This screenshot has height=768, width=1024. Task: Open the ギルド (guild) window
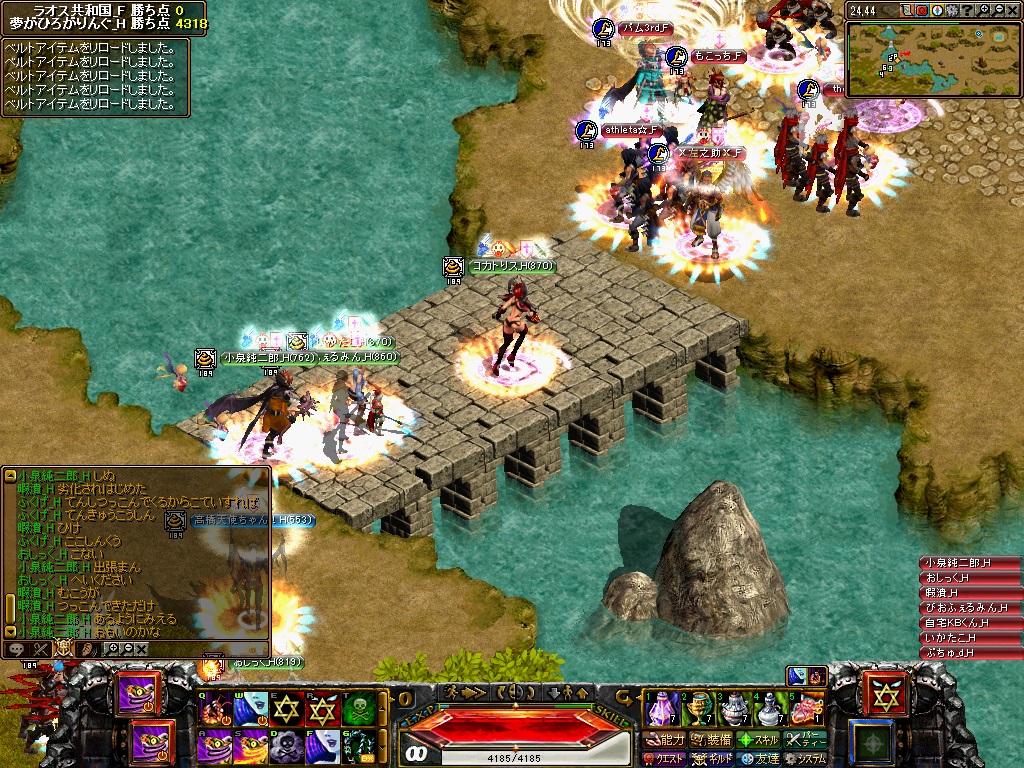[x=712, y=759]
